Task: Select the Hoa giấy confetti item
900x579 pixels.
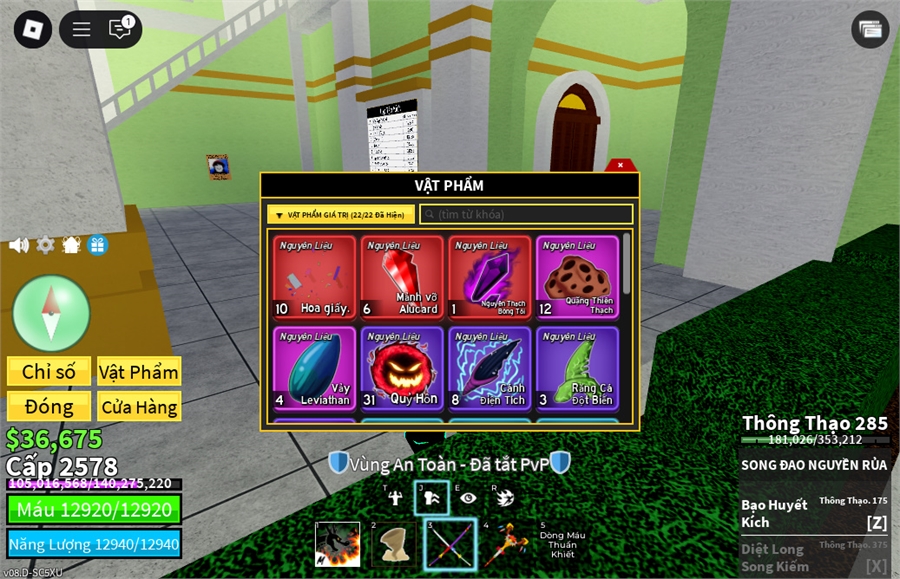Action: pos(315,277)
